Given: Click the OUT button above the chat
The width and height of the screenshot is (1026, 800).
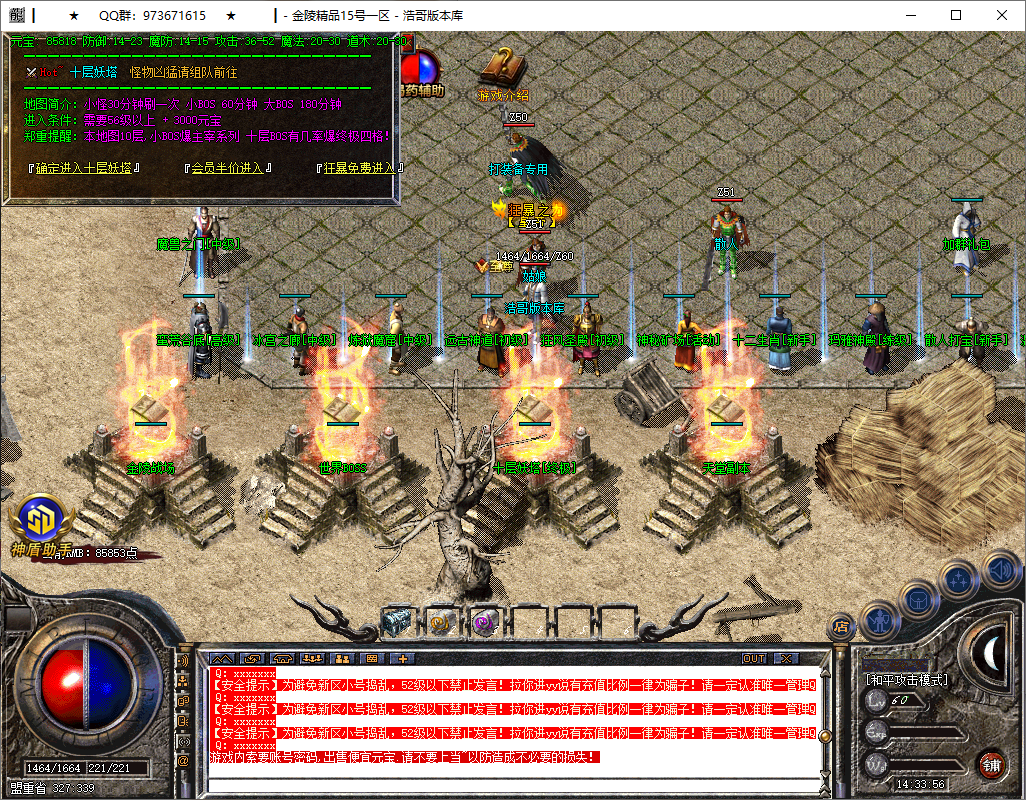Looking at the screenshot, I should click(754, 659).
